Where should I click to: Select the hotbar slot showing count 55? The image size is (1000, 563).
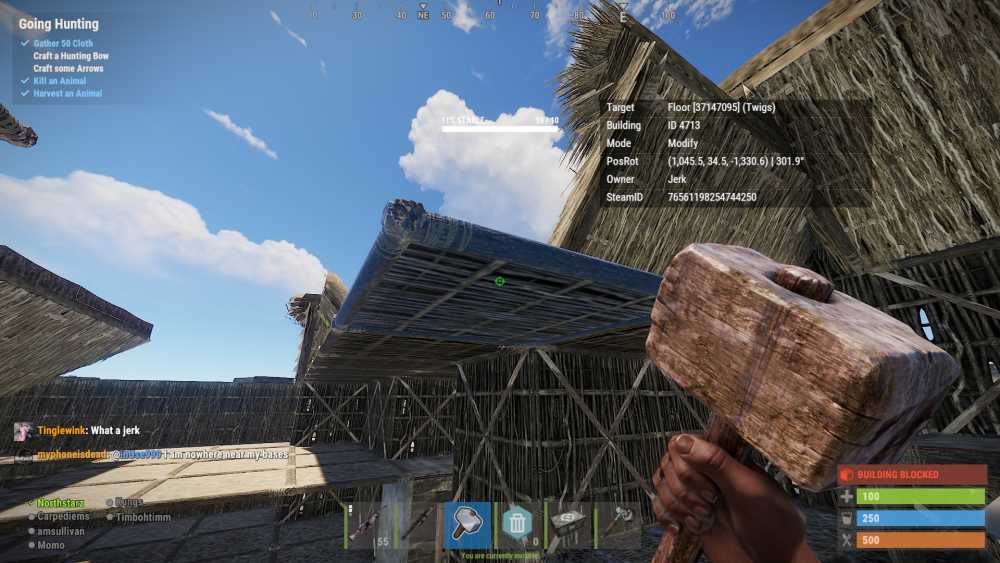[369, 524]
